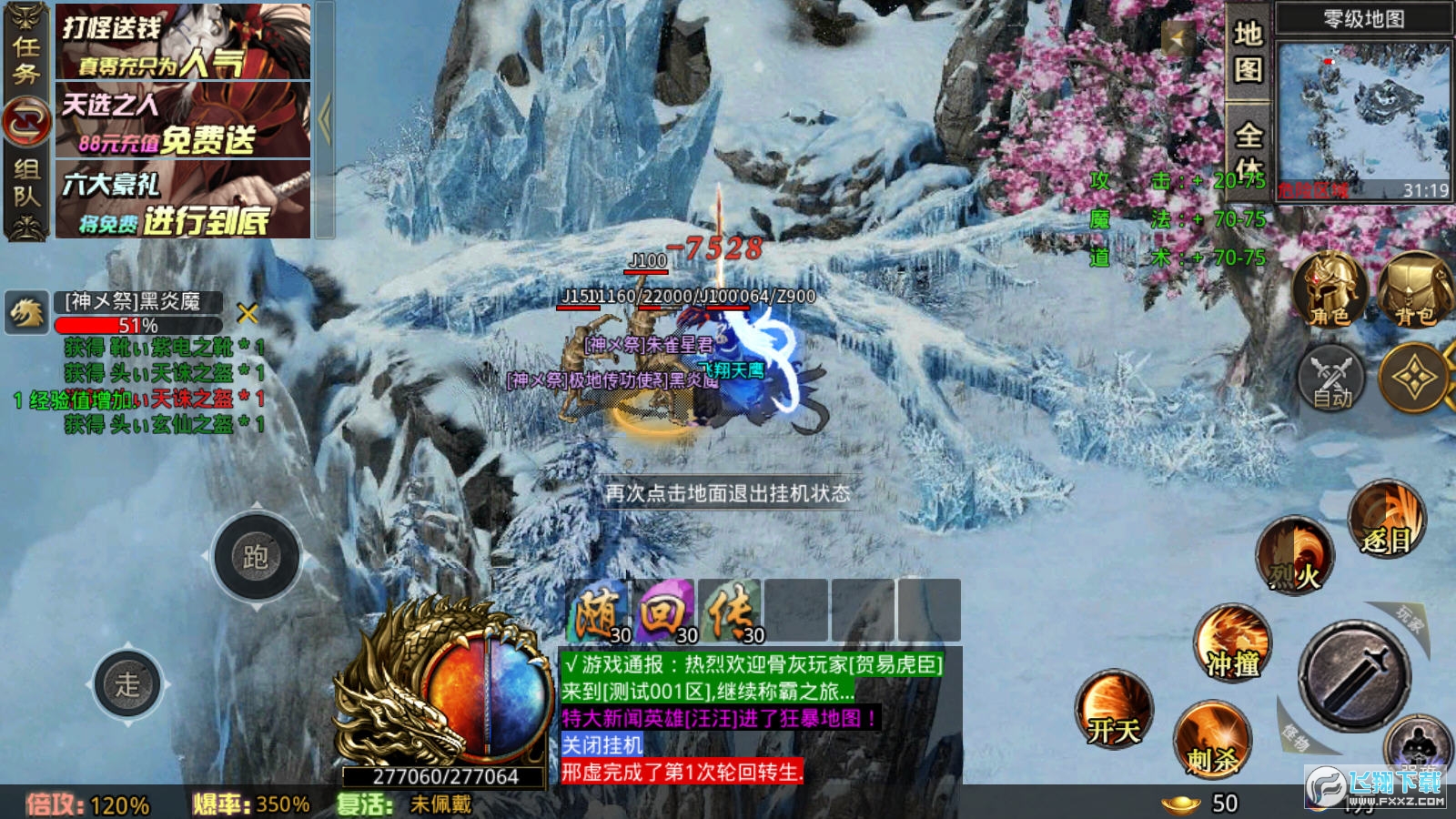Screen dimensions: 1456x819
Task: Open the 地图 map button
Action: tap(1248, 51)
